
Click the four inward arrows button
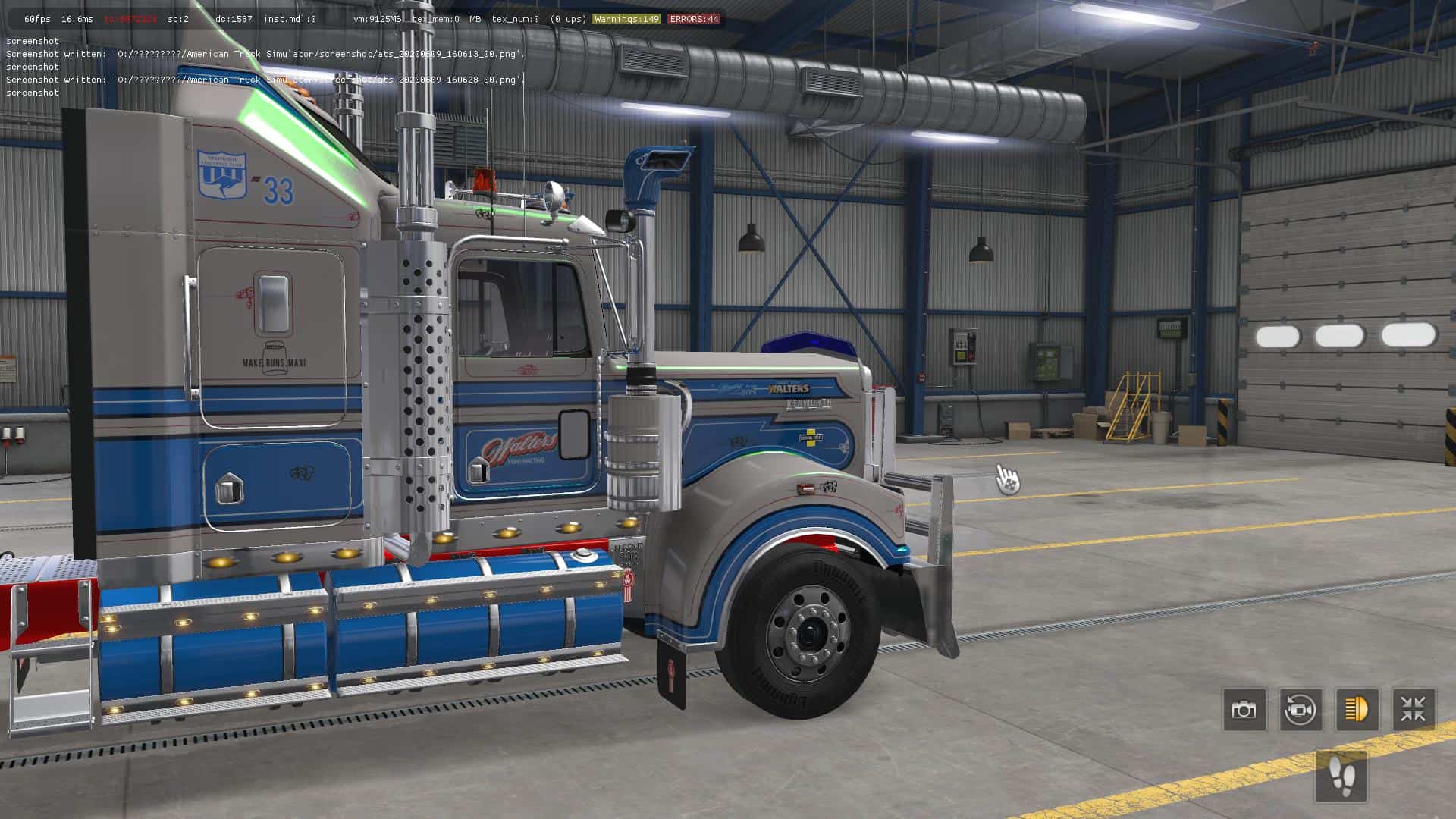click(x=1414, y=710)
